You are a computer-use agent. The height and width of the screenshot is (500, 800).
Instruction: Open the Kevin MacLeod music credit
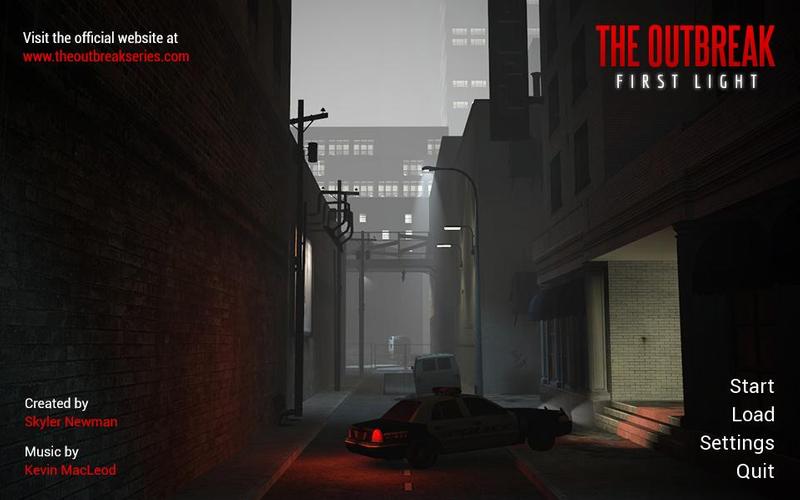[69, 470]
